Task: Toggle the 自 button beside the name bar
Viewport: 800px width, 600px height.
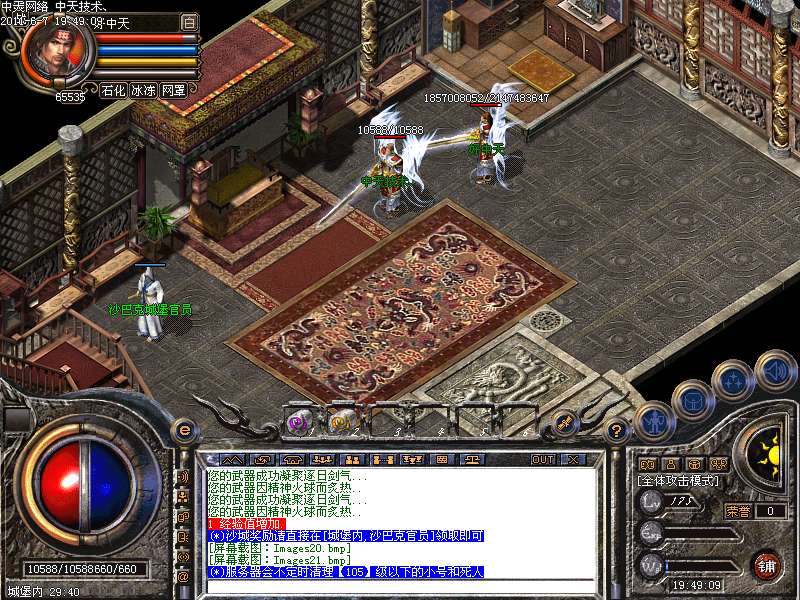Action: (x=189, y=21)
